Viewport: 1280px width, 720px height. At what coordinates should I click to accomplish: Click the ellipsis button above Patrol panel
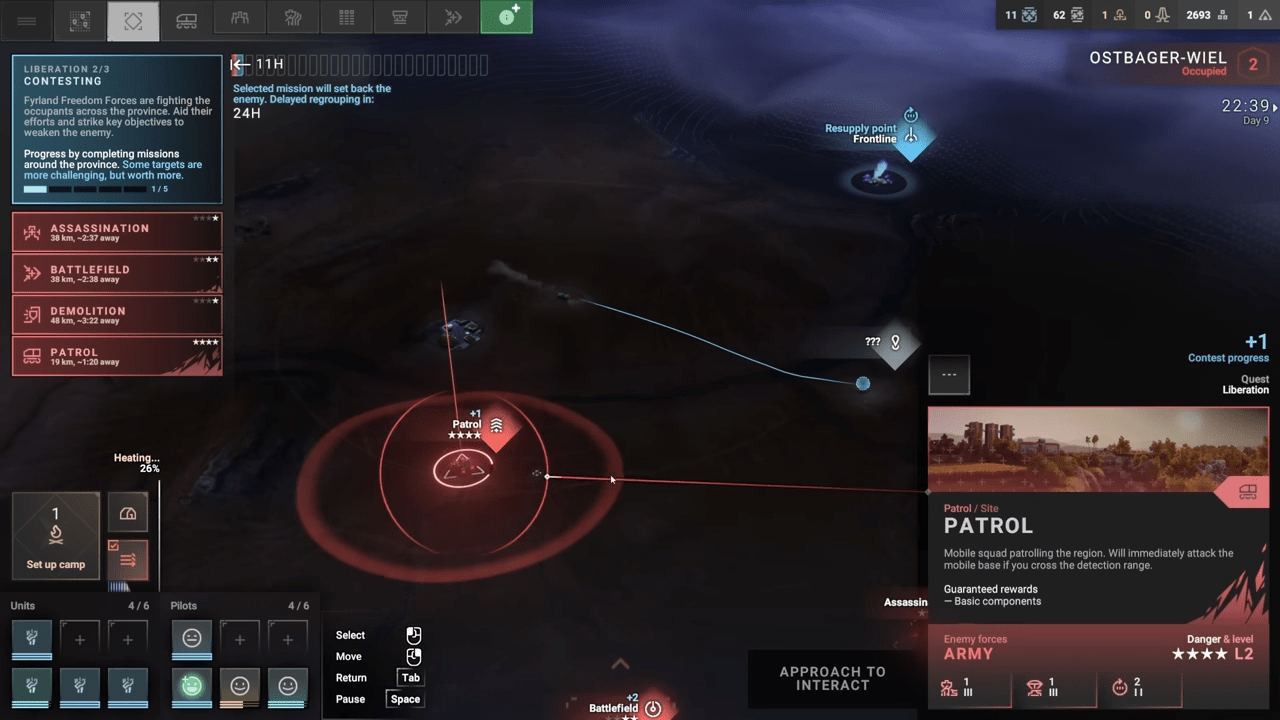click(x=949, y=375)
